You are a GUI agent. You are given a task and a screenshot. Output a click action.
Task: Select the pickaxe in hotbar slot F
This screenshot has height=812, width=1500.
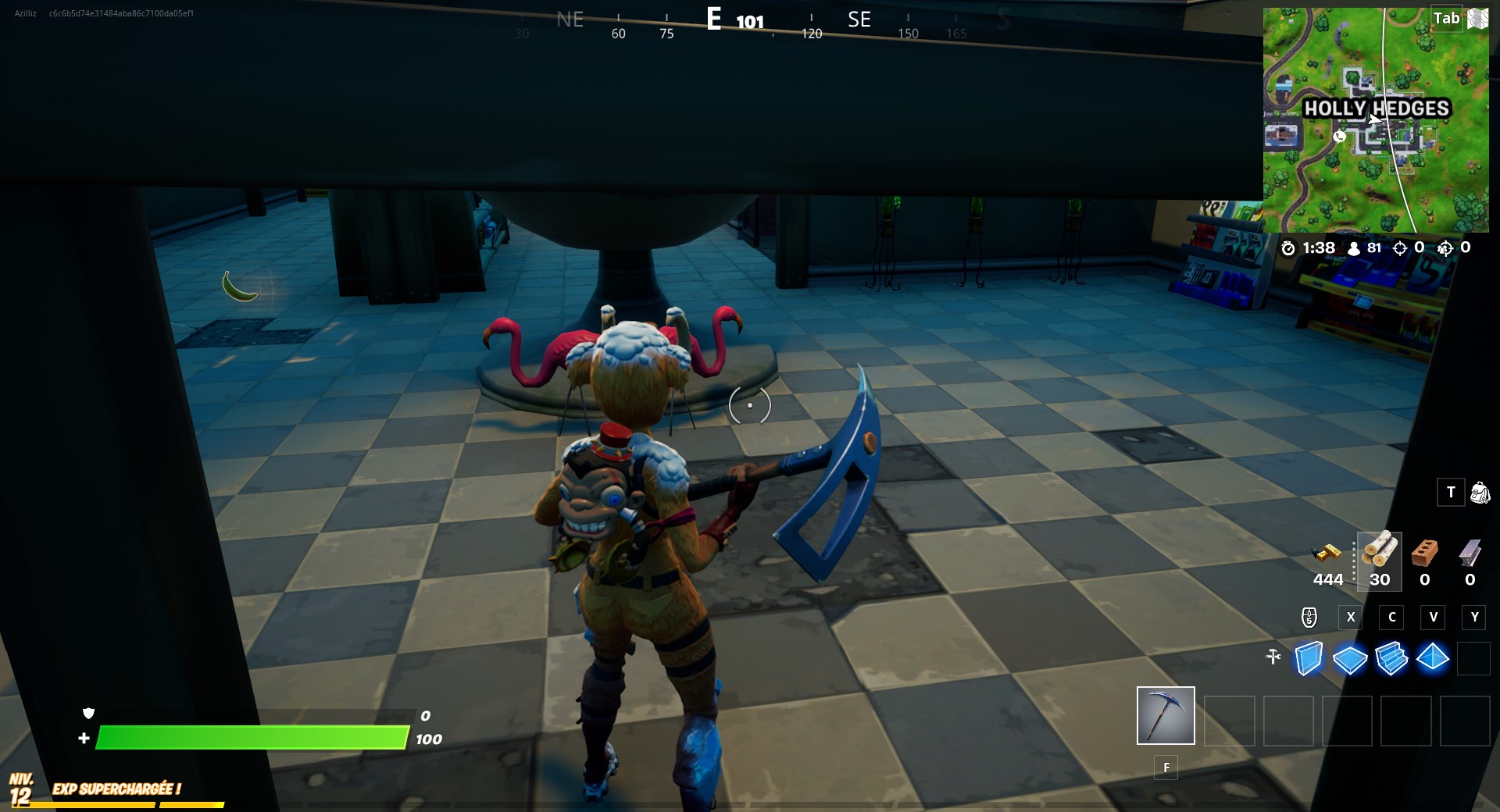(x=1165, y=714)
